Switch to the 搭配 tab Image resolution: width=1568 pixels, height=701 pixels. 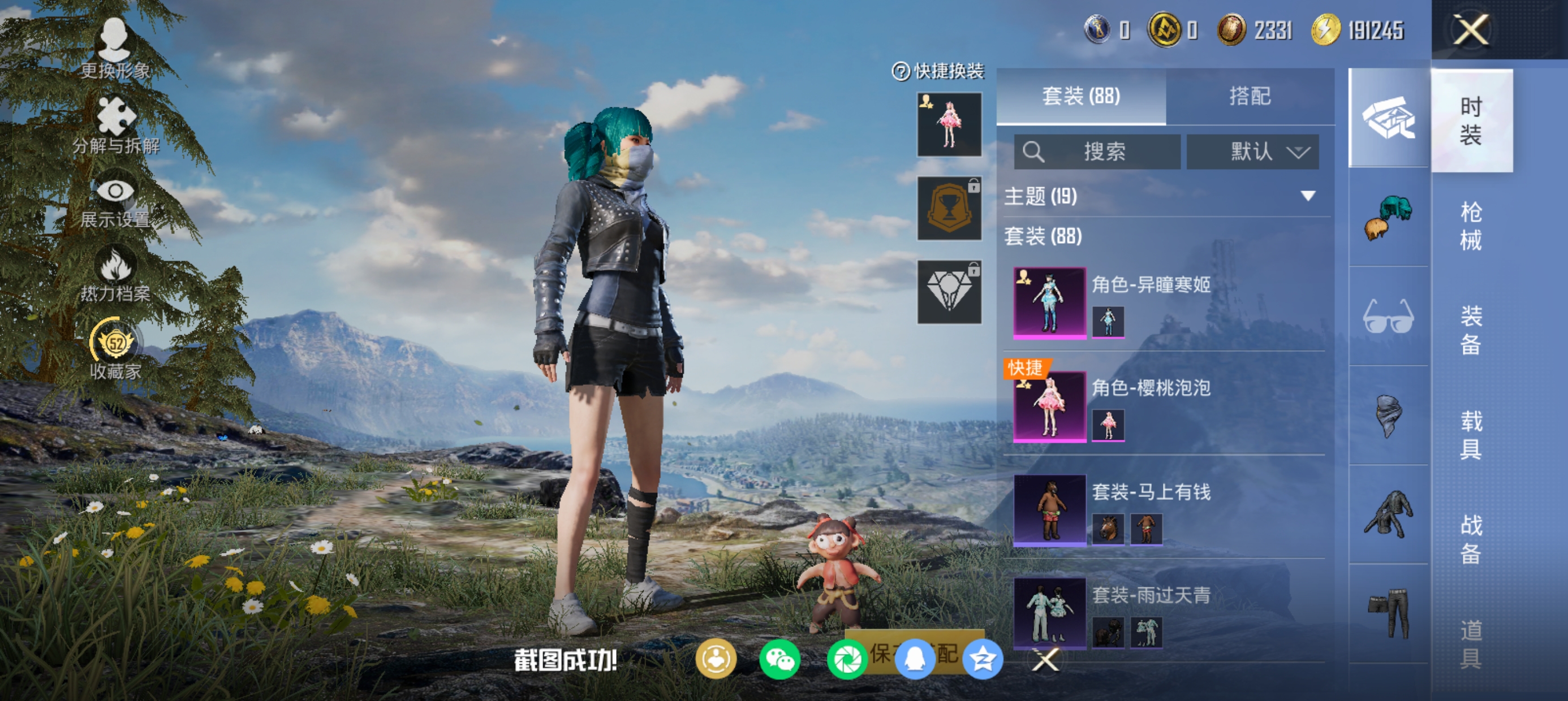point(1250,96)
